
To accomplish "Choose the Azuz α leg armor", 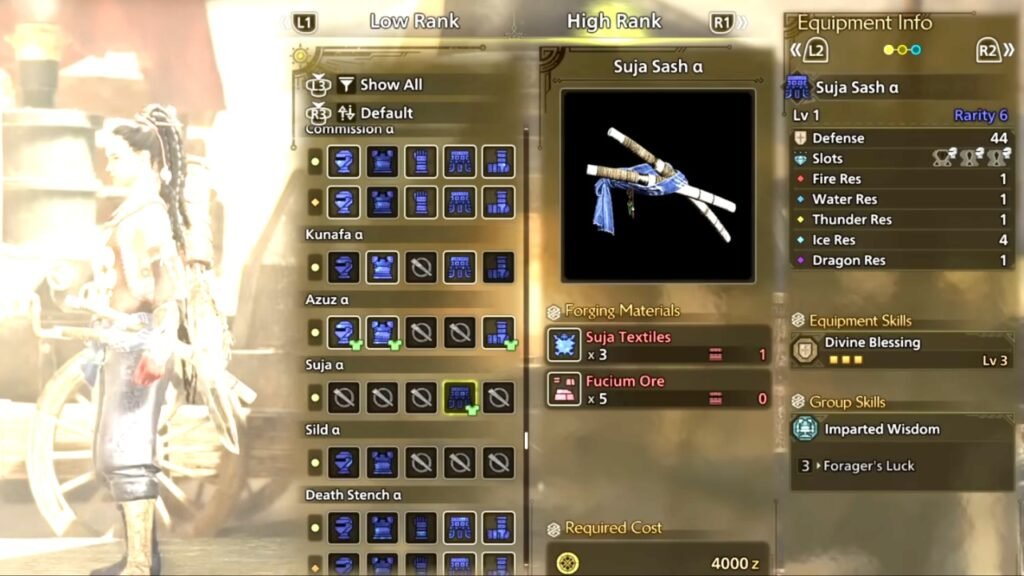I will click(x=498, y=332).
